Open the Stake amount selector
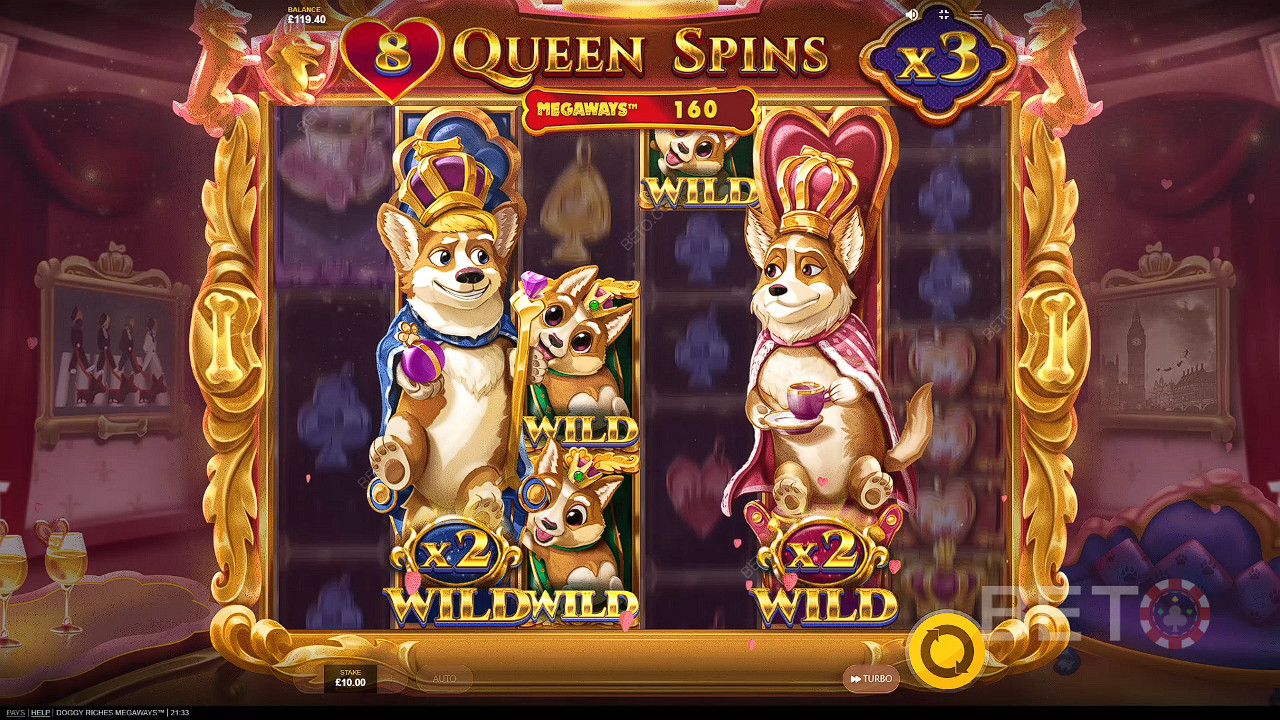1280x720 pixels. coord(350,679)
